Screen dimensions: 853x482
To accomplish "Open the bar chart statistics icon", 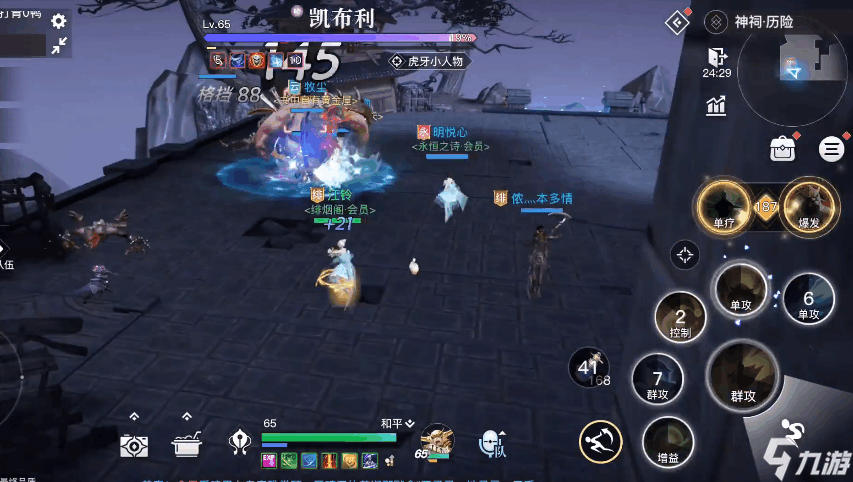I will [715, 105].
